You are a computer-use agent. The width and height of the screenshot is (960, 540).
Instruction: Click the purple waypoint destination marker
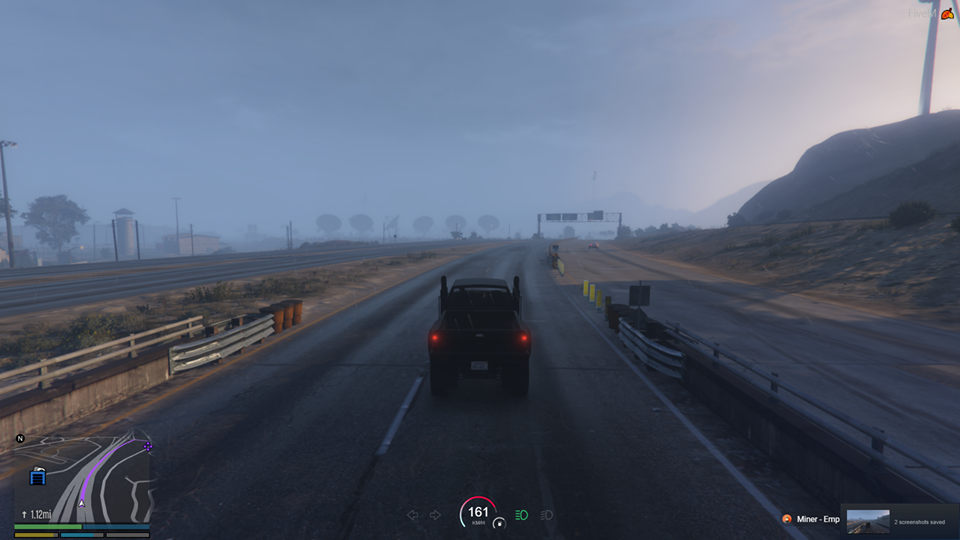pos(148,447)
